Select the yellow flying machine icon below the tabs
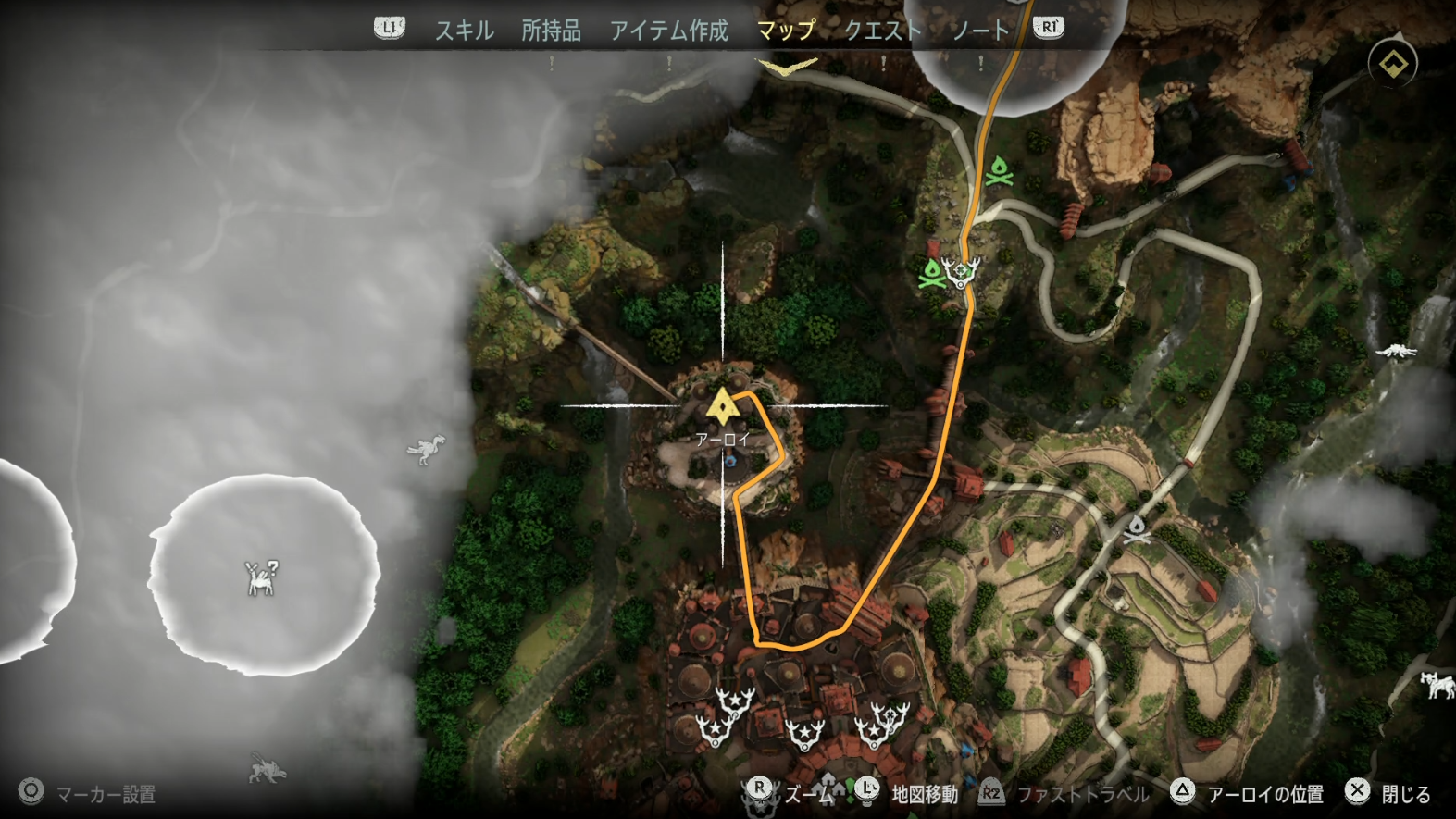The image size is (1456, 819). click(787, 68)
